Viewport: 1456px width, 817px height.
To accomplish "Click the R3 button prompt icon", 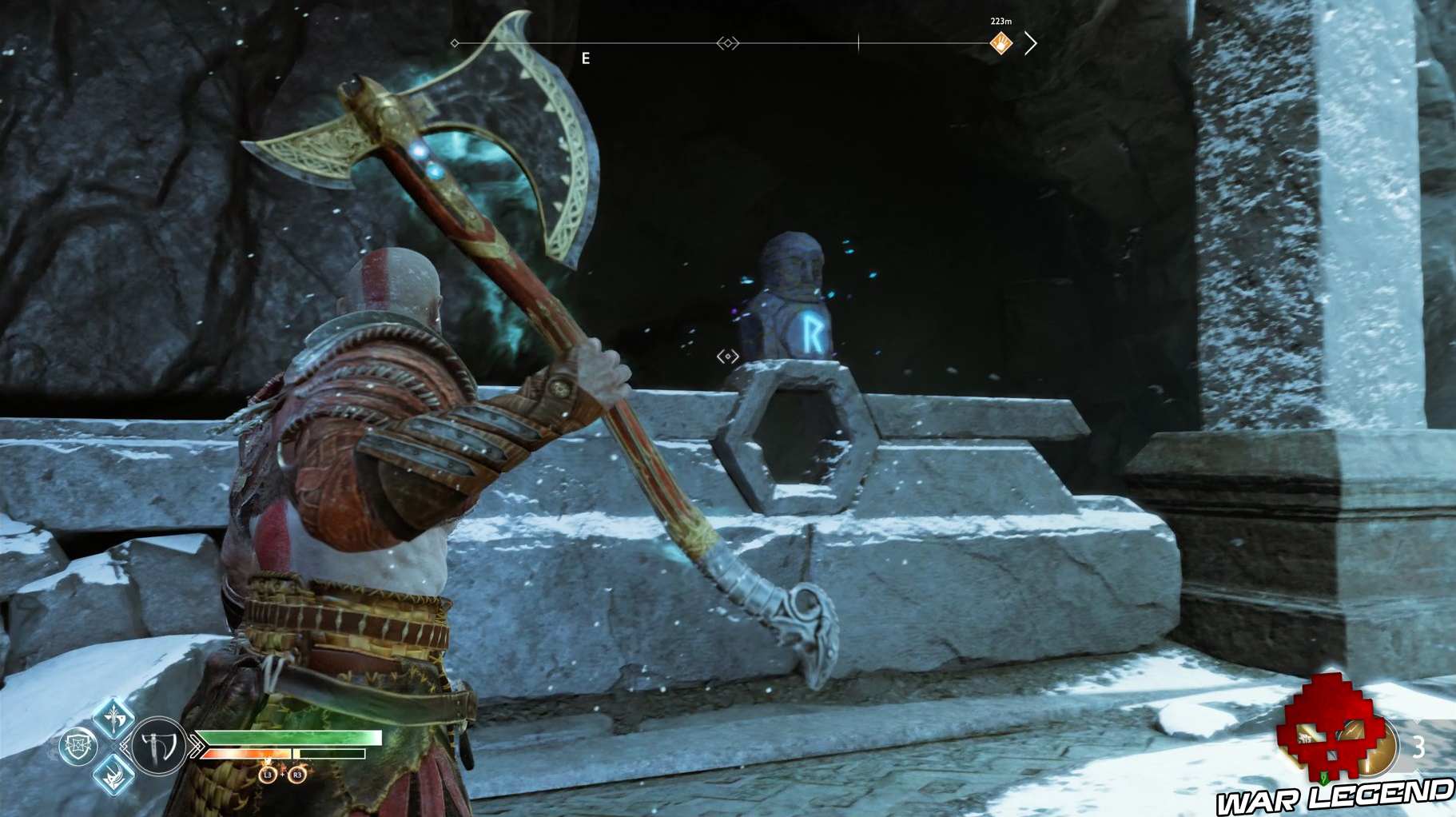I will 296,775.
